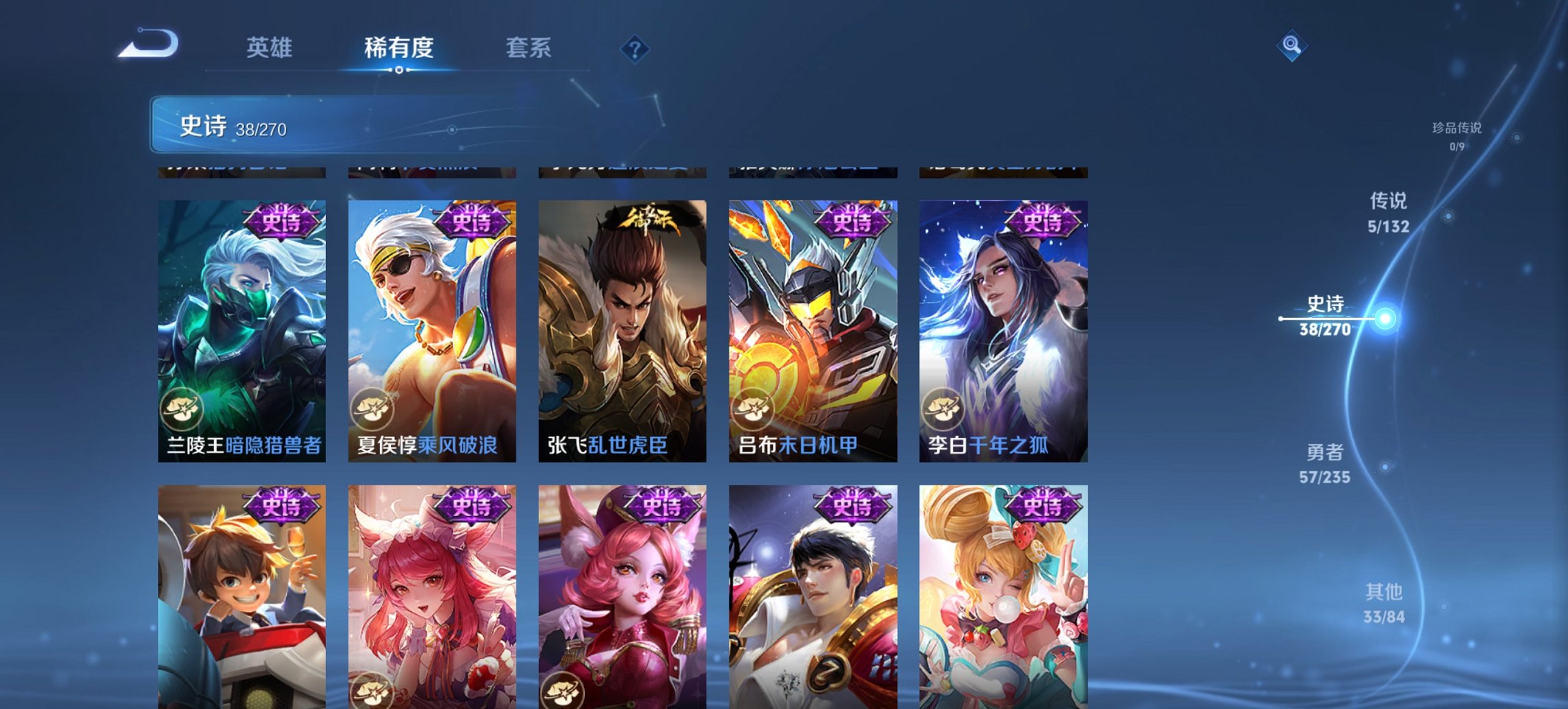The image size is (1568, 709).
Task: Switch to the 套系 tab
Action: point(528,48)
